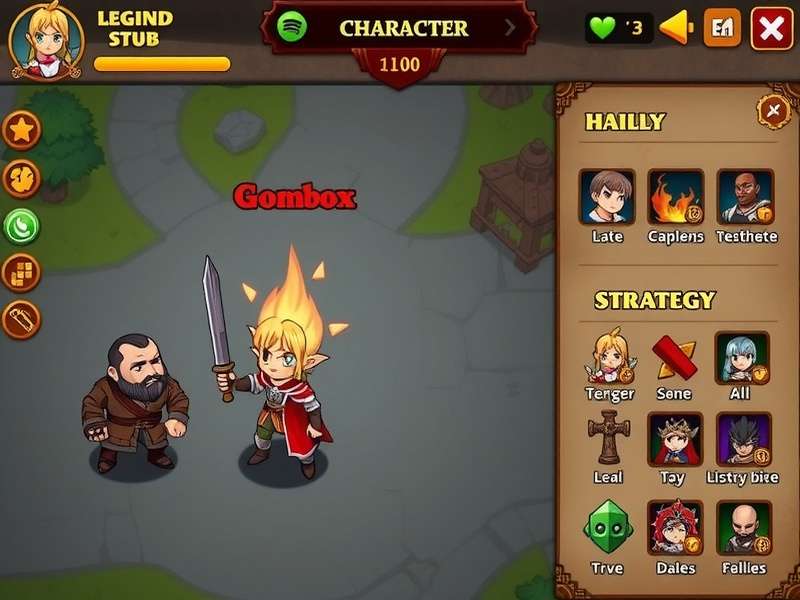This screenshot has height=600, width=800.
Task: Select the Late character portrait
Action: click(606, 196)
